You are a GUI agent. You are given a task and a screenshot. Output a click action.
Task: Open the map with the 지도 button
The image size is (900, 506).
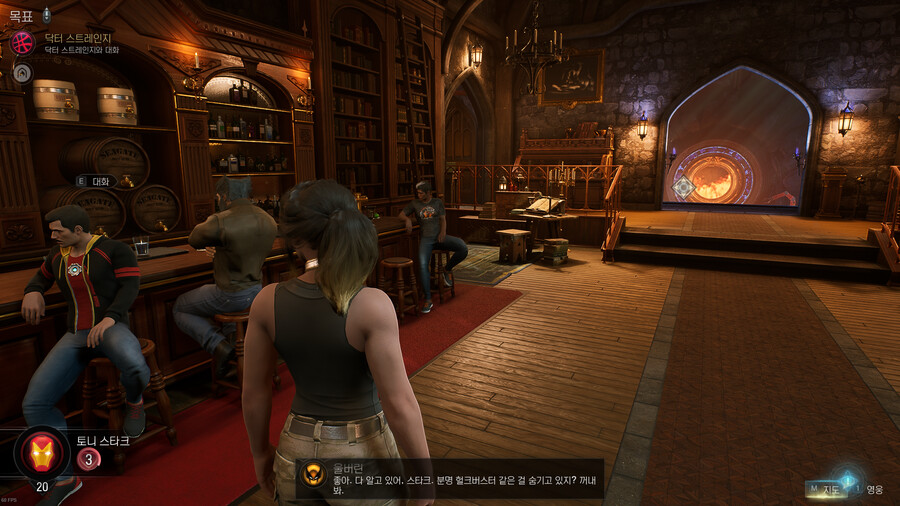826,489
